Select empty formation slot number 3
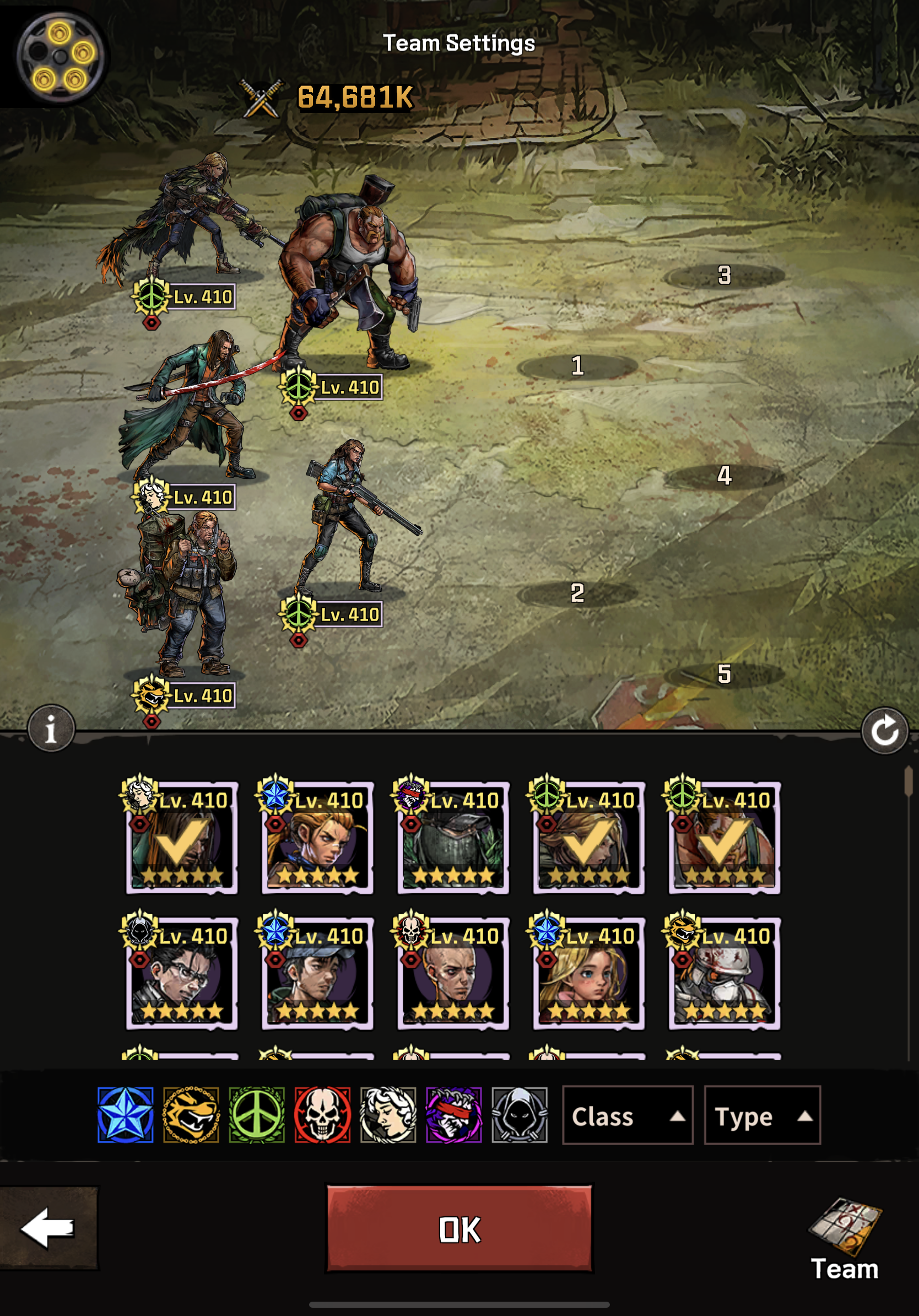Screen dimensions: 919x1316 (724, 276)
